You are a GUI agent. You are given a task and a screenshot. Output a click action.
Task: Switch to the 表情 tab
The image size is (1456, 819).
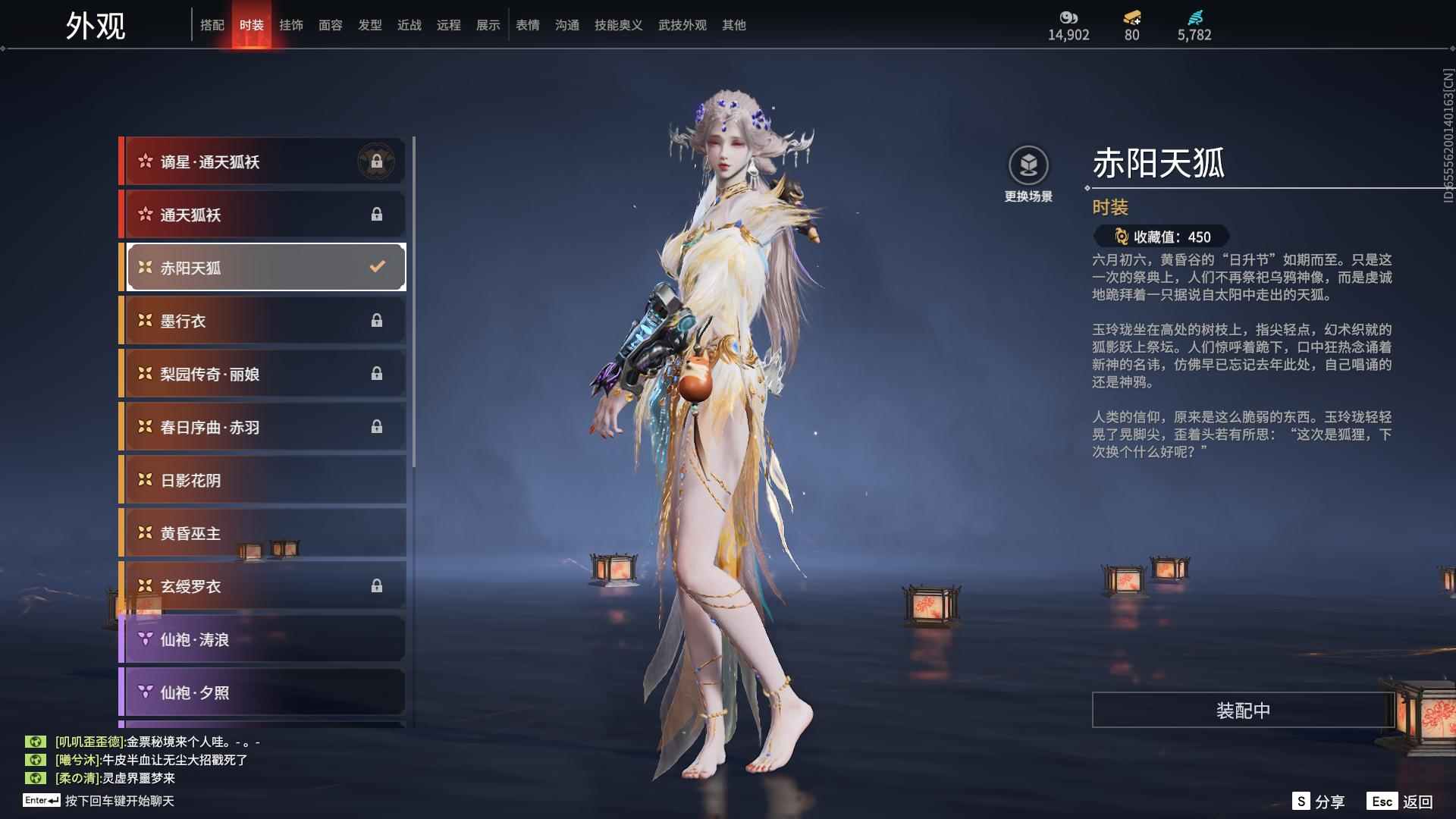(x=527, y=25)
